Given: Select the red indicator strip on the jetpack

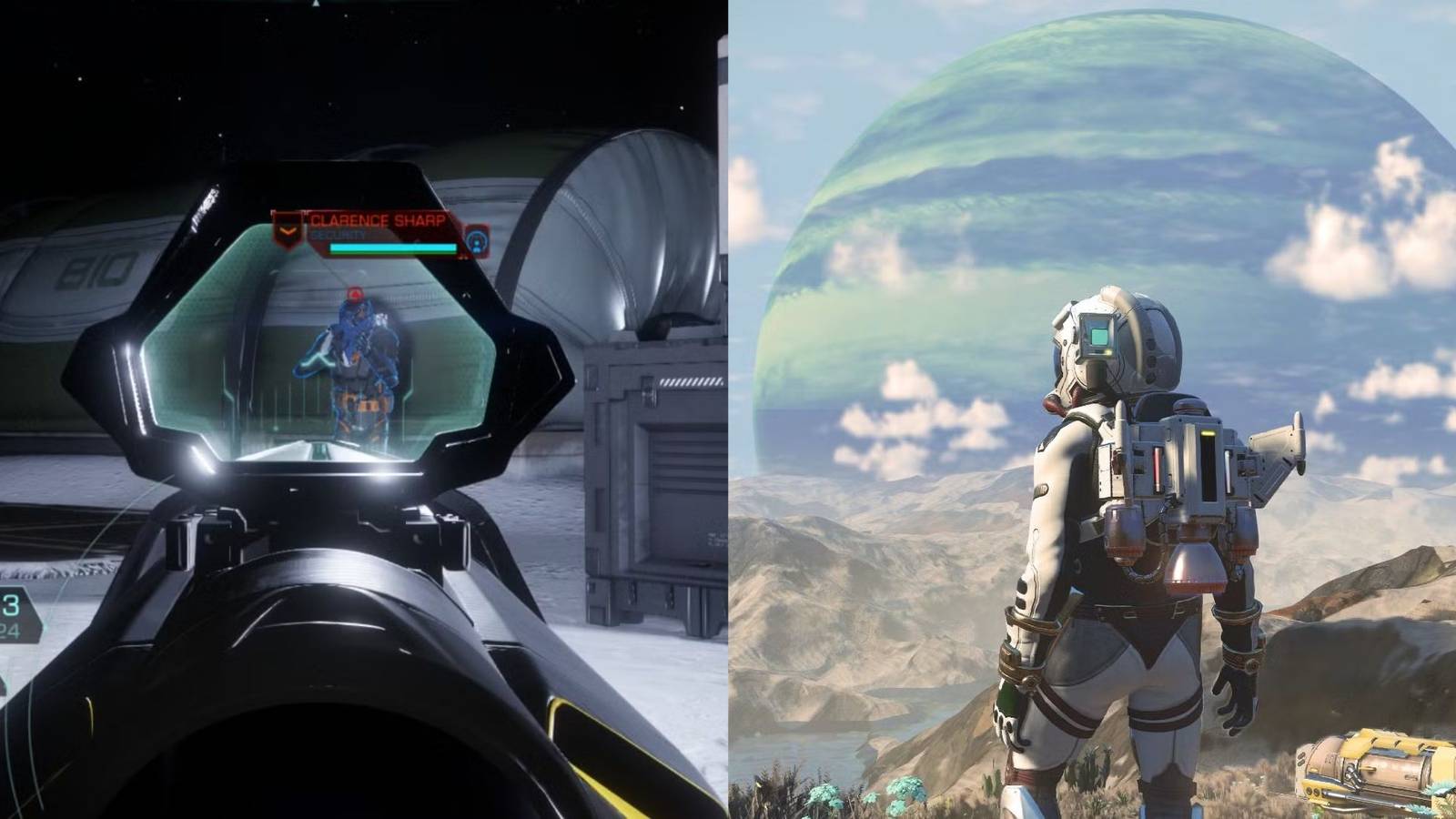Looking at the screenshot, I should click(1158, 468).
